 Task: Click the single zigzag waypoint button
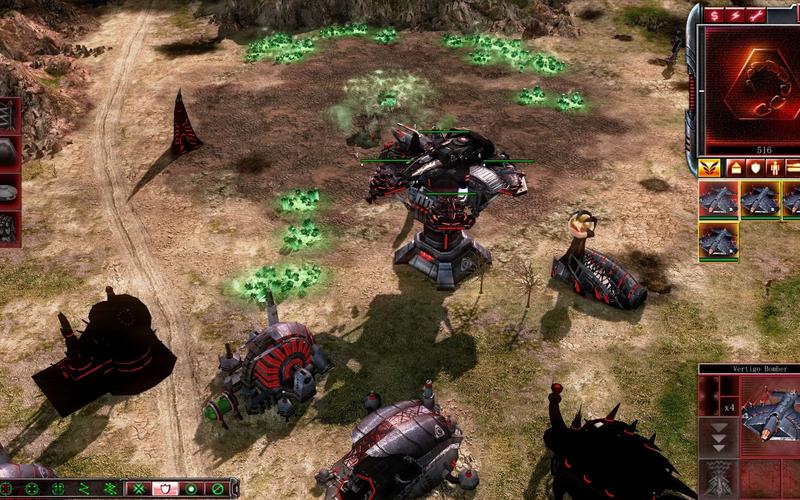(84, 489)
